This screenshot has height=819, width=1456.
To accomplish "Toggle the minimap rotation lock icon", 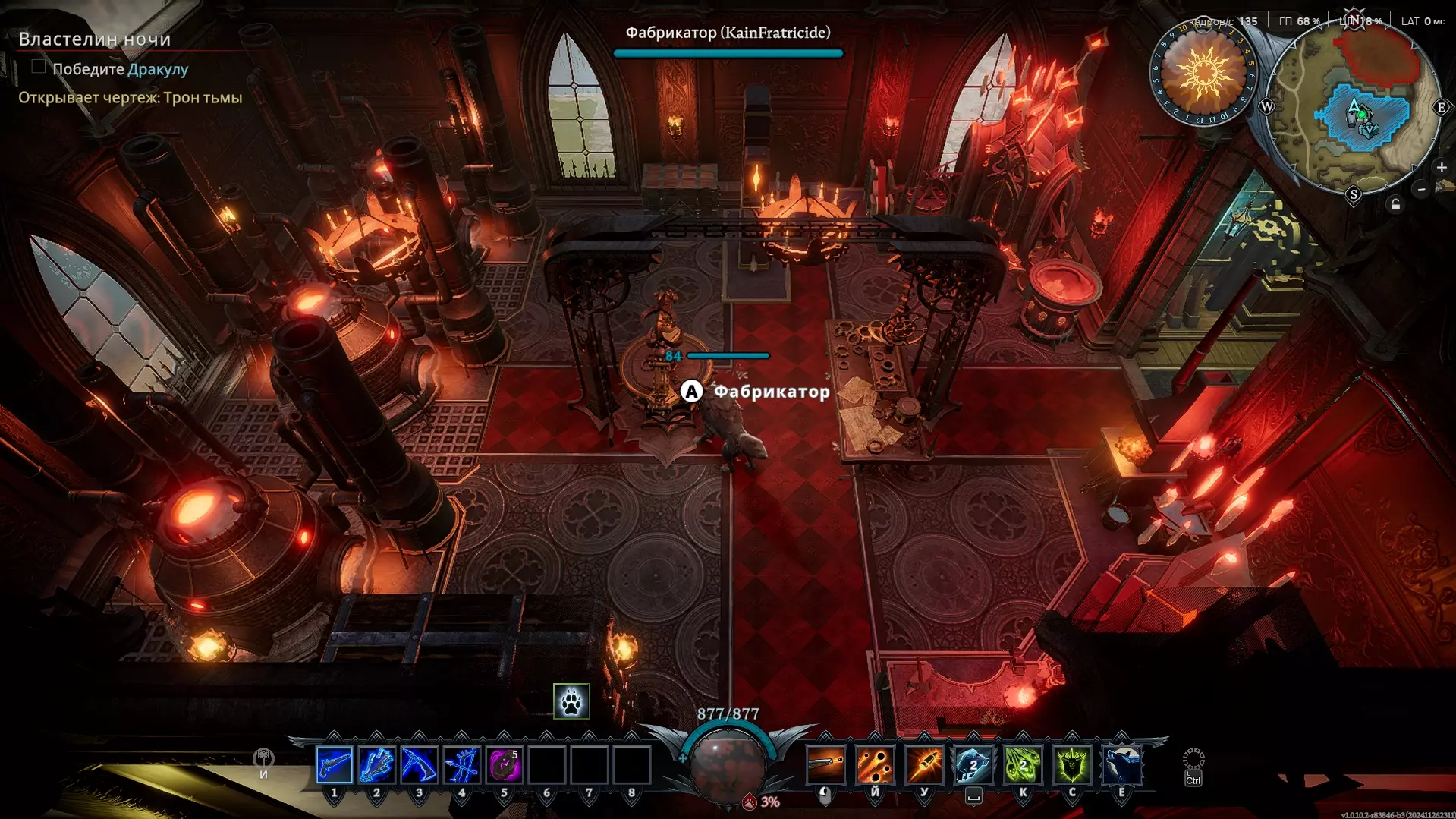I will pos(1395,205).
